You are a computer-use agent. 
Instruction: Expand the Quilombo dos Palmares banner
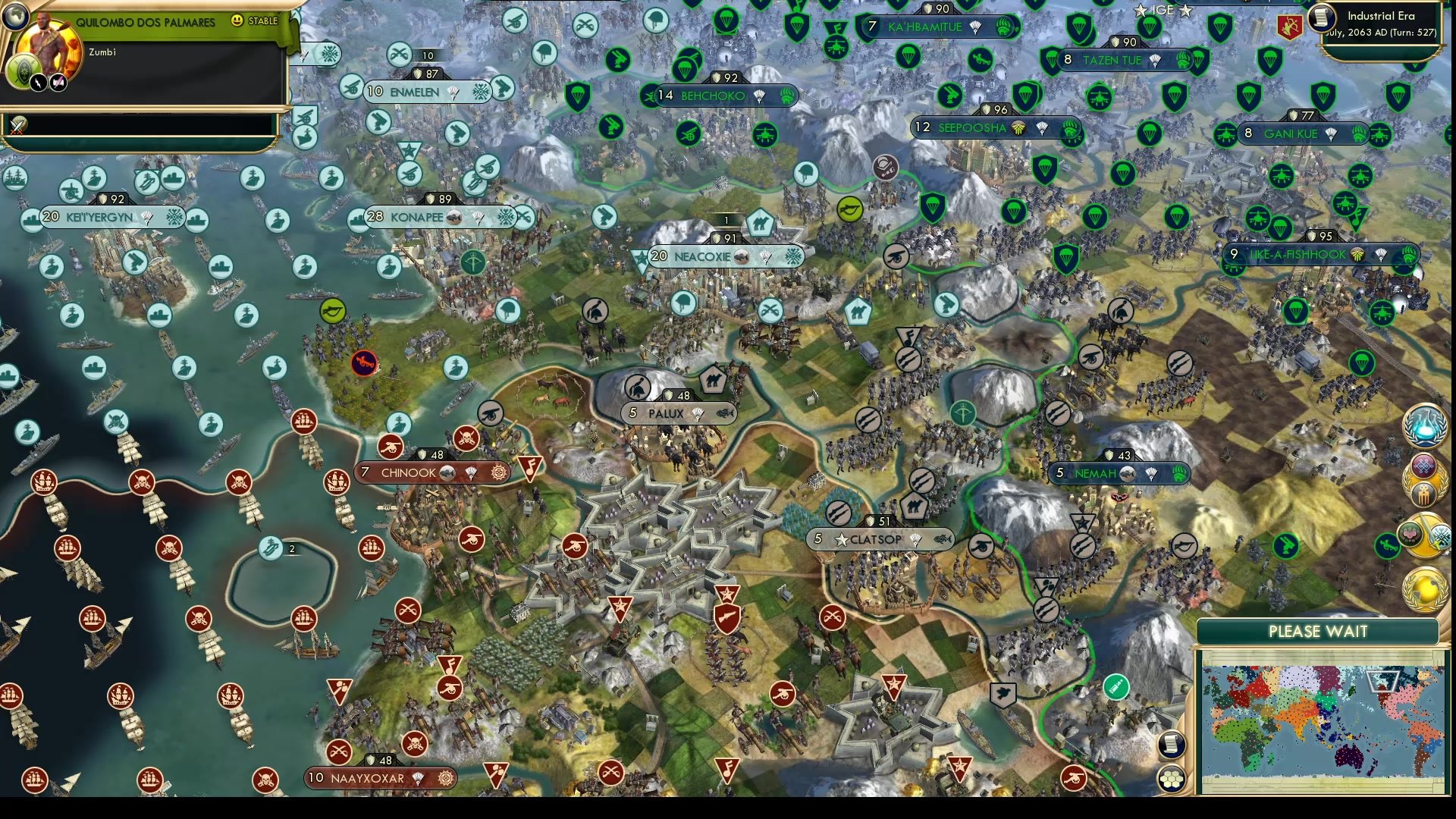[146, 21]
